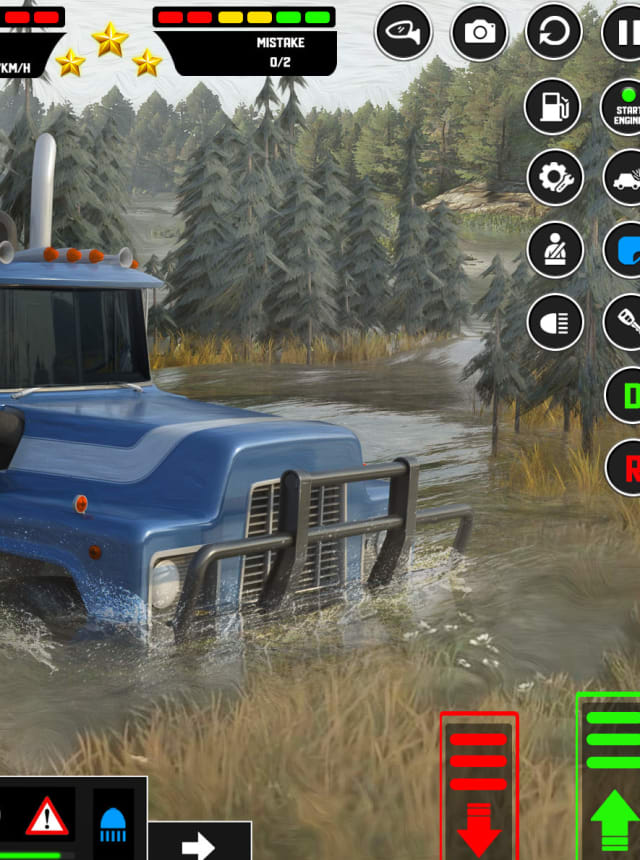The image size is (640, 860).
Task: Select the car with dust icon
Action: (x=626, y=178)
